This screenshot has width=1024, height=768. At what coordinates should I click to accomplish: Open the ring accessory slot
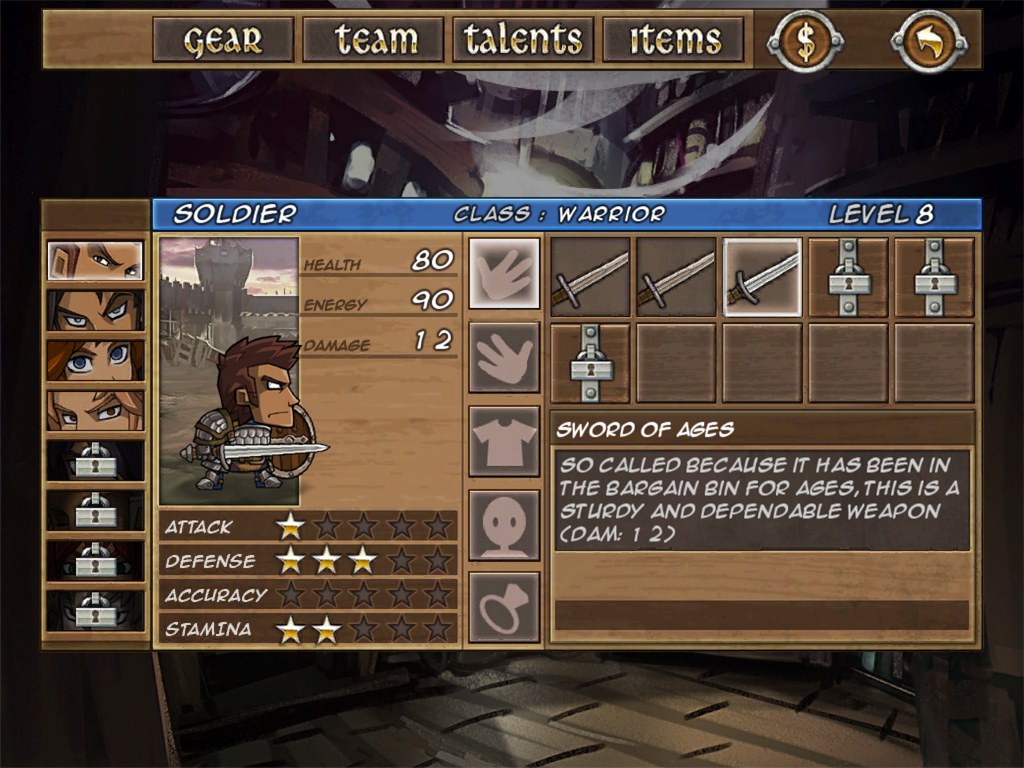pyautogui.click(x=505, y=607)
